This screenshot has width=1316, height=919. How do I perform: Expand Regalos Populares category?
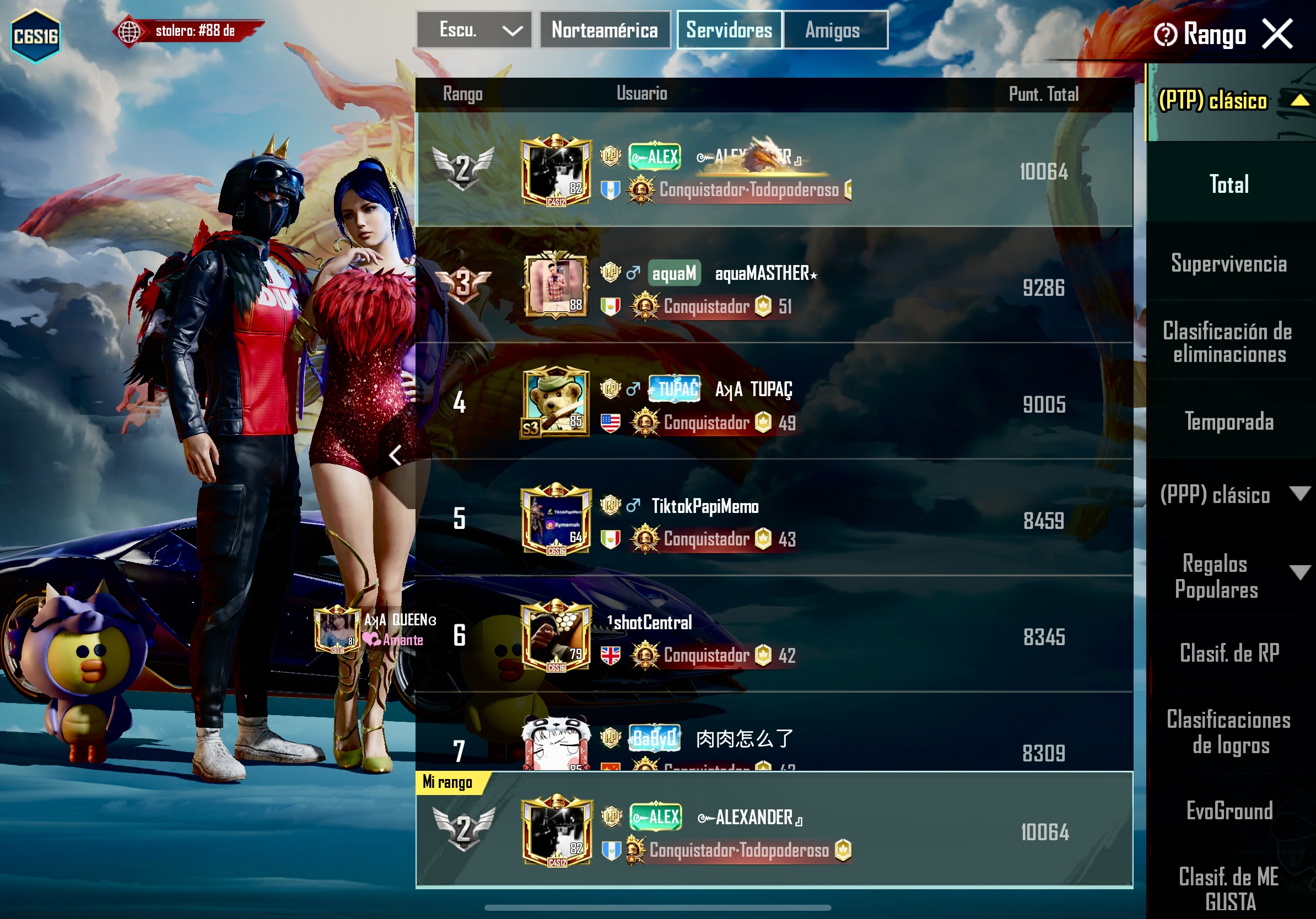coord(1299,572)
